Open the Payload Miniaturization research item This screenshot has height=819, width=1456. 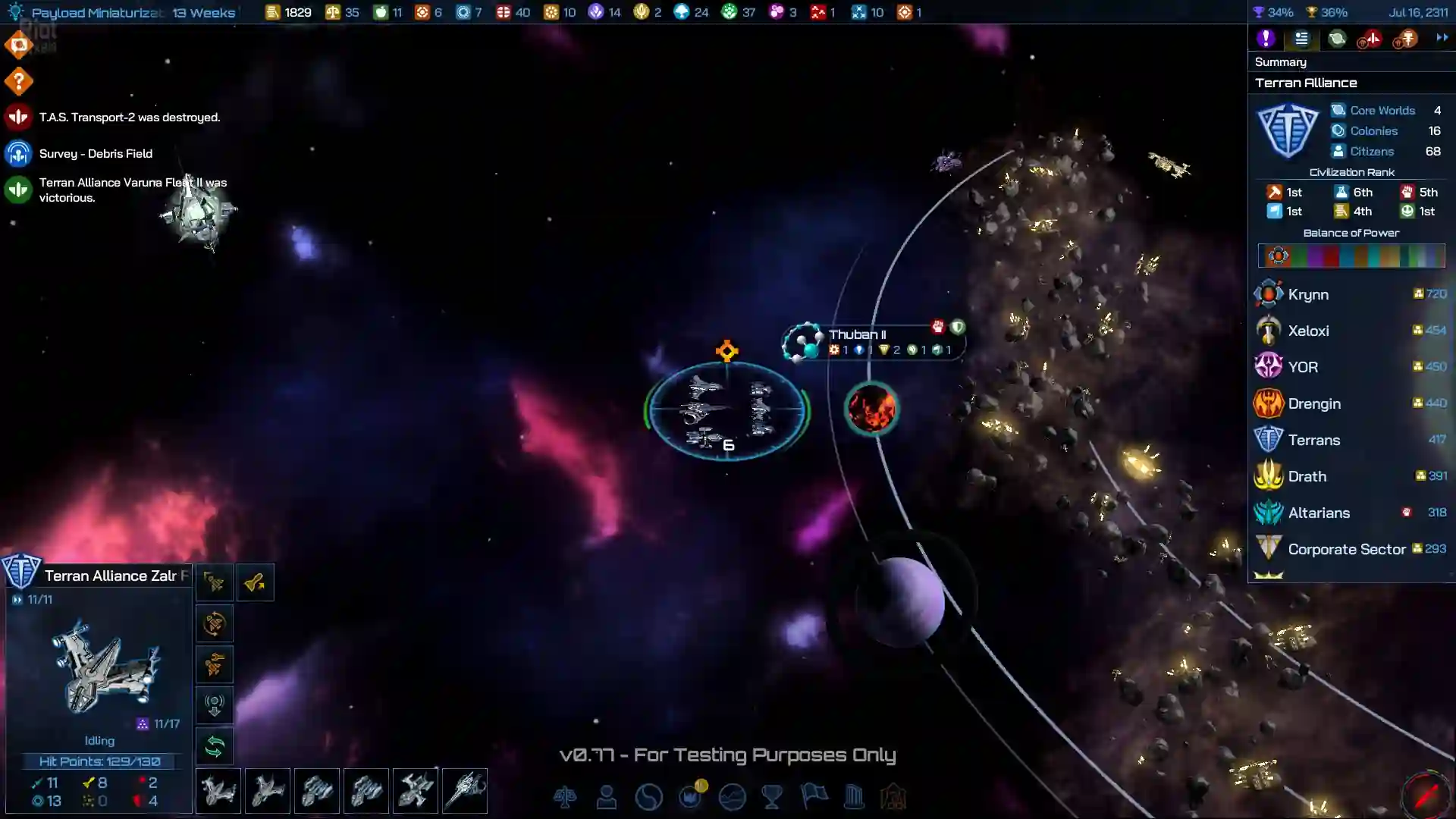[x=97, y=12]
